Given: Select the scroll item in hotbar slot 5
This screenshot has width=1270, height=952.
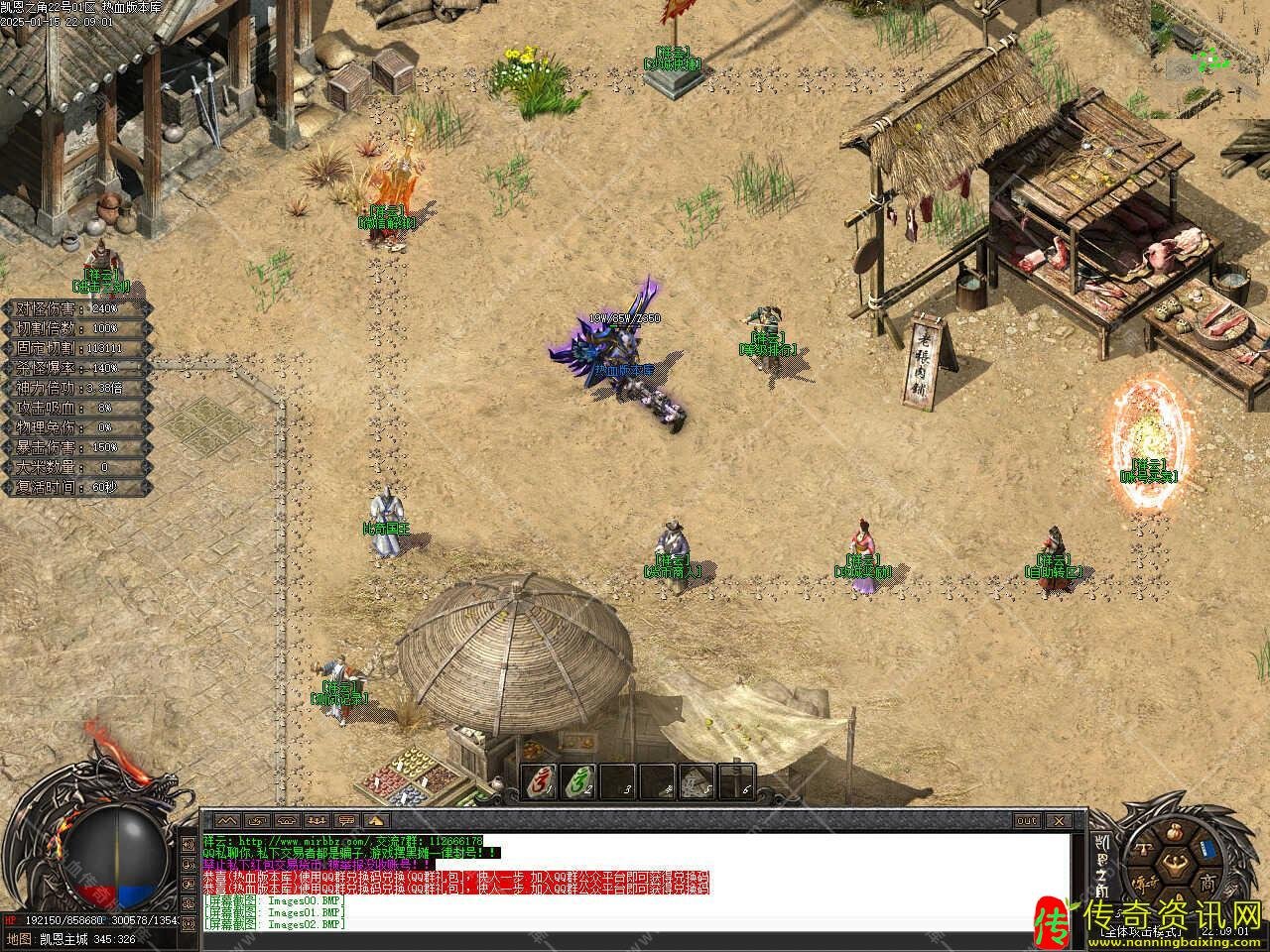Looking at the screenshot, I should point(698,782).
